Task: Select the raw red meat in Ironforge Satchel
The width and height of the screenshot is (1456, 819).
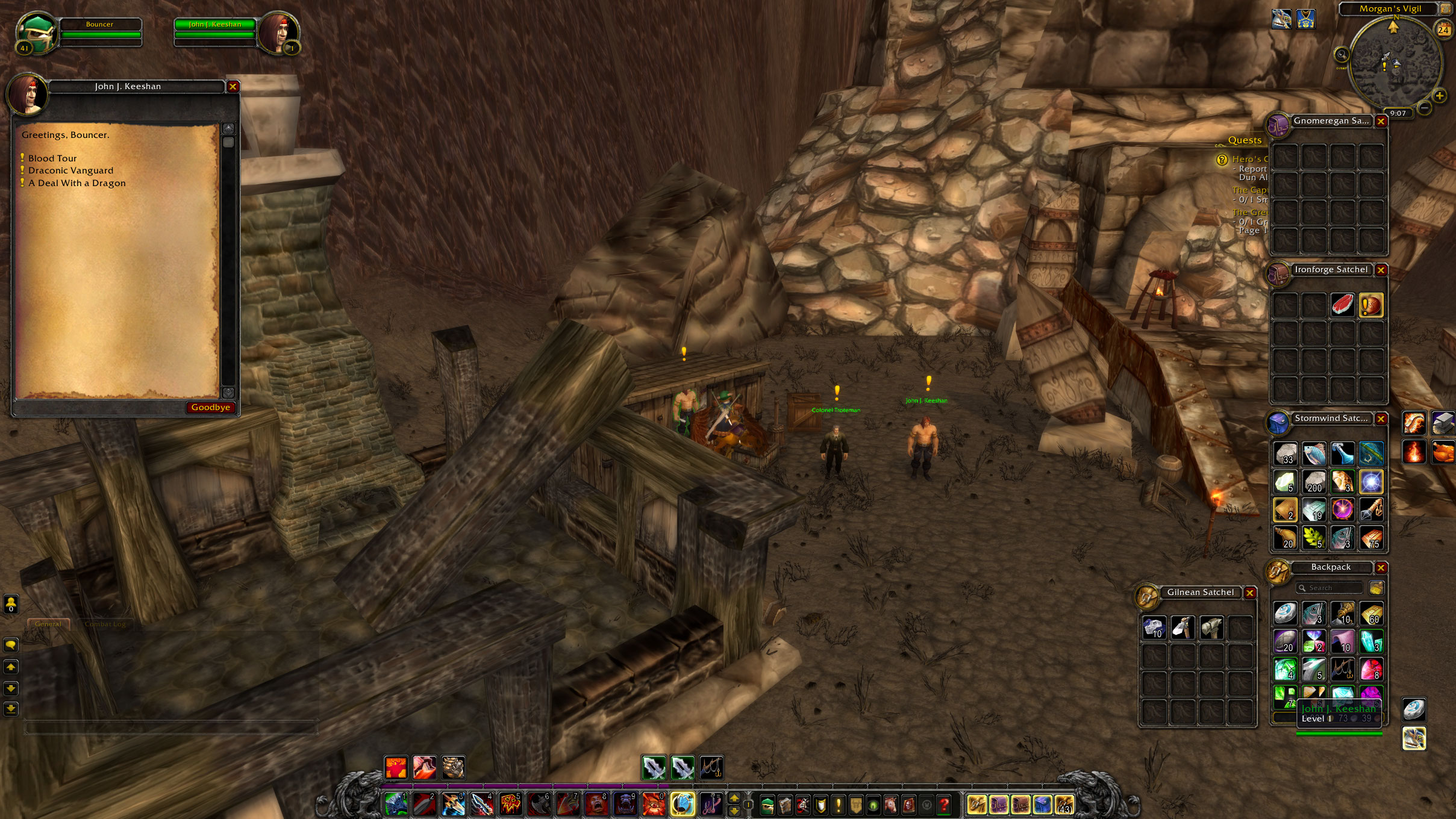Action: pyautogui.click(x=1342, y=305)
